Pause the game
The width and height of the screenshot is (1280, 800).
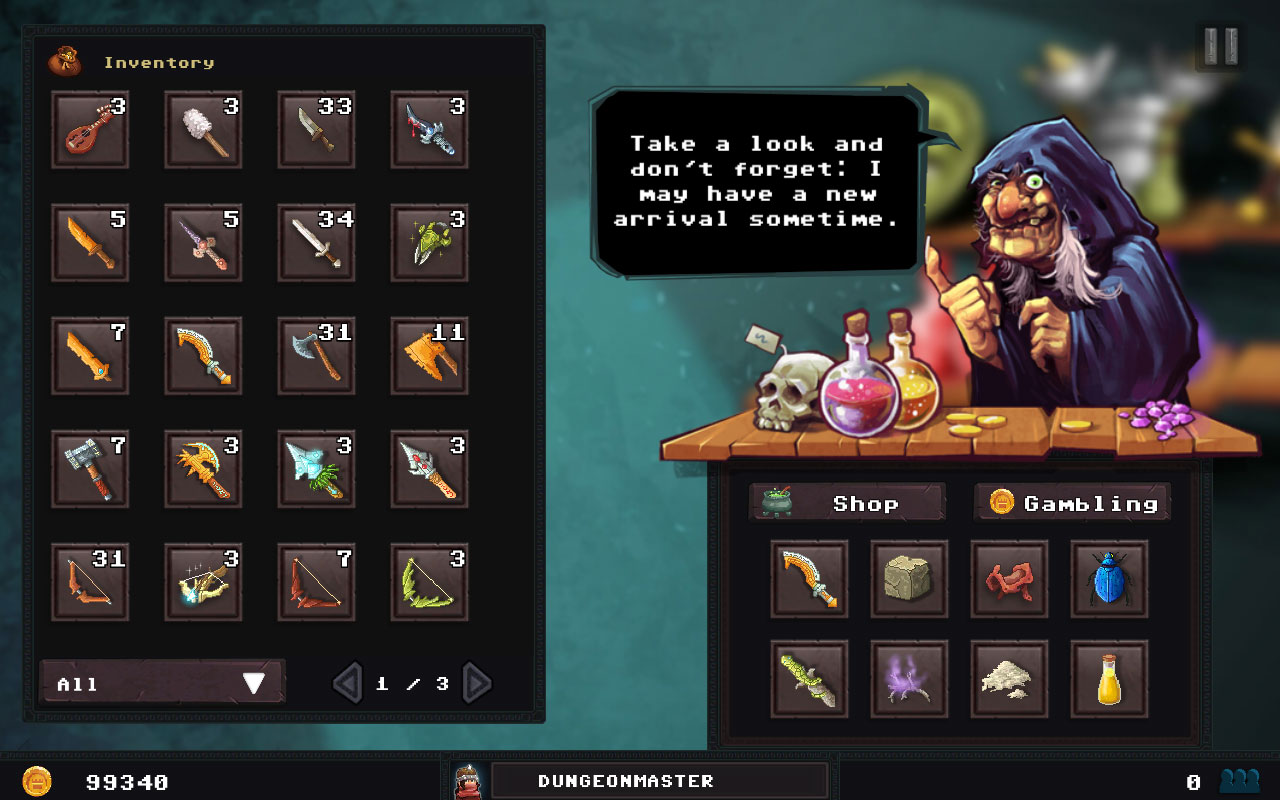1220,46
